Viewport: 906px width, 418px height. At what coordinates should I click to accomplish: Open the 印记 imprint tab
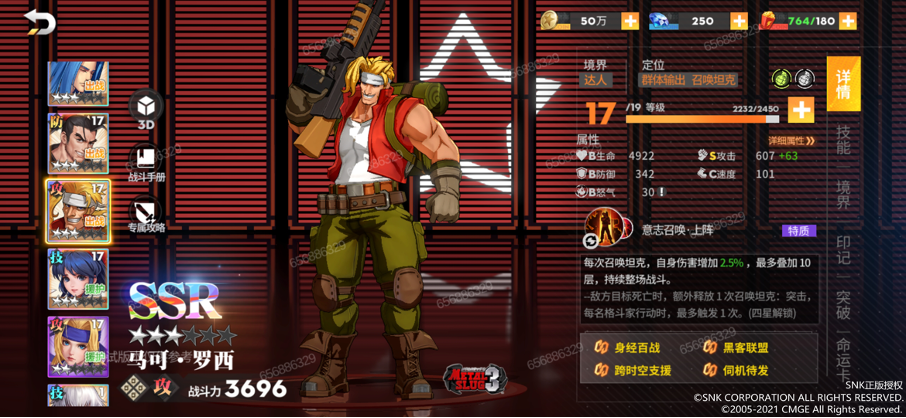pos(843,249)
